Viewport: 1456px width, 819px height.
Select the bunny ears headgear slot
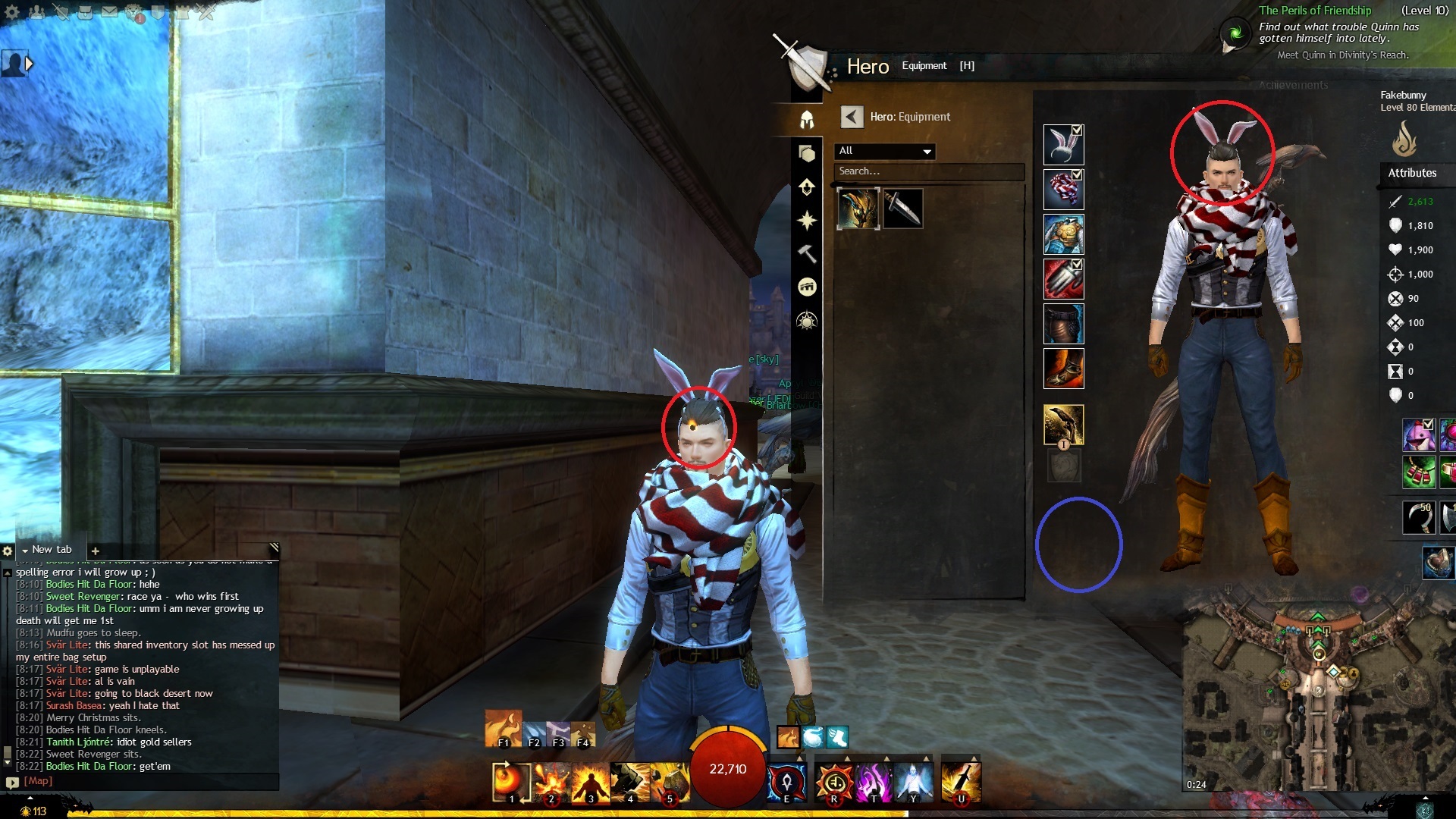(x=1062, y=145)
